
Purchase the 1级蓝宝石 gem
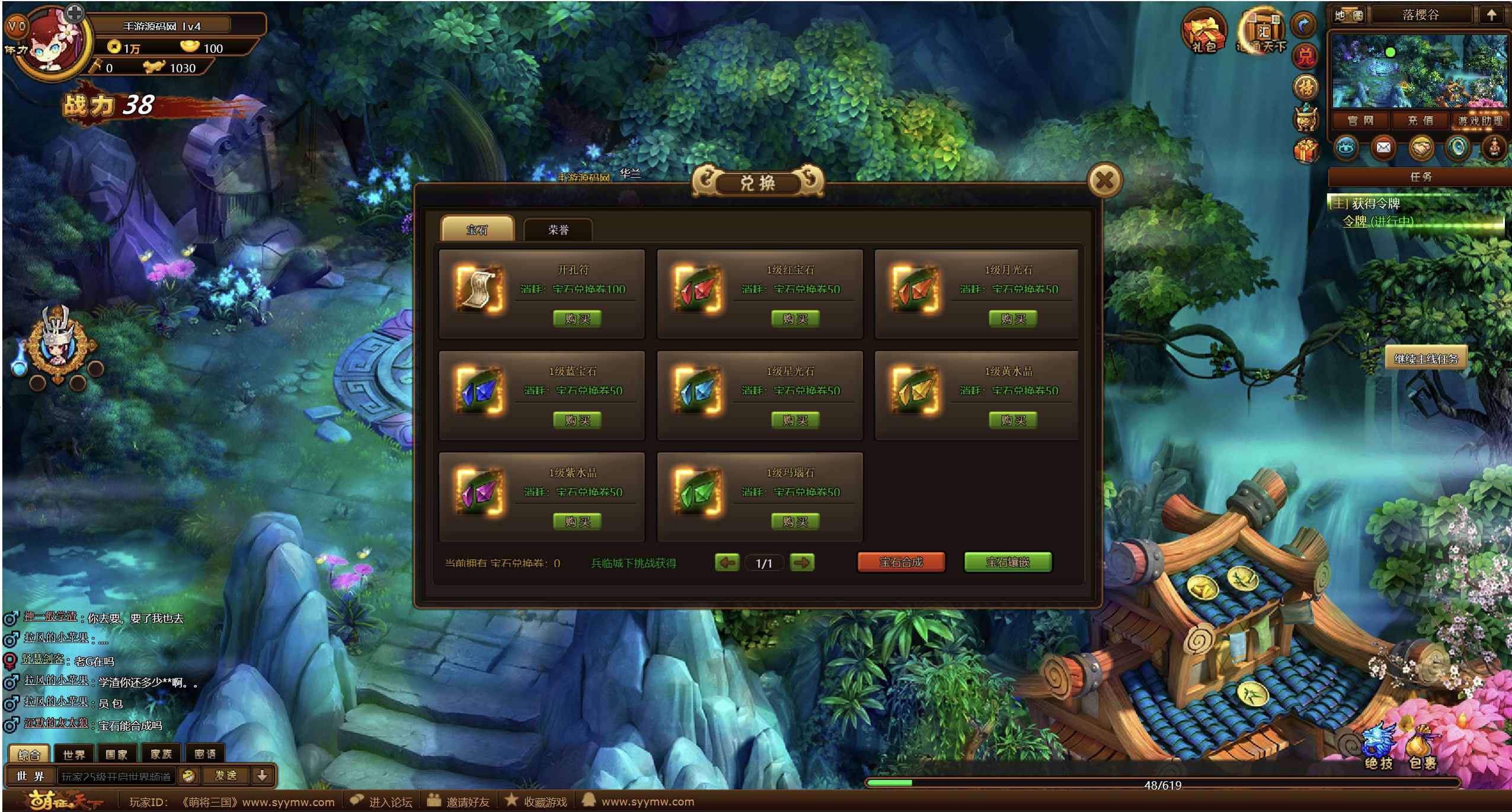coord(577,420)
